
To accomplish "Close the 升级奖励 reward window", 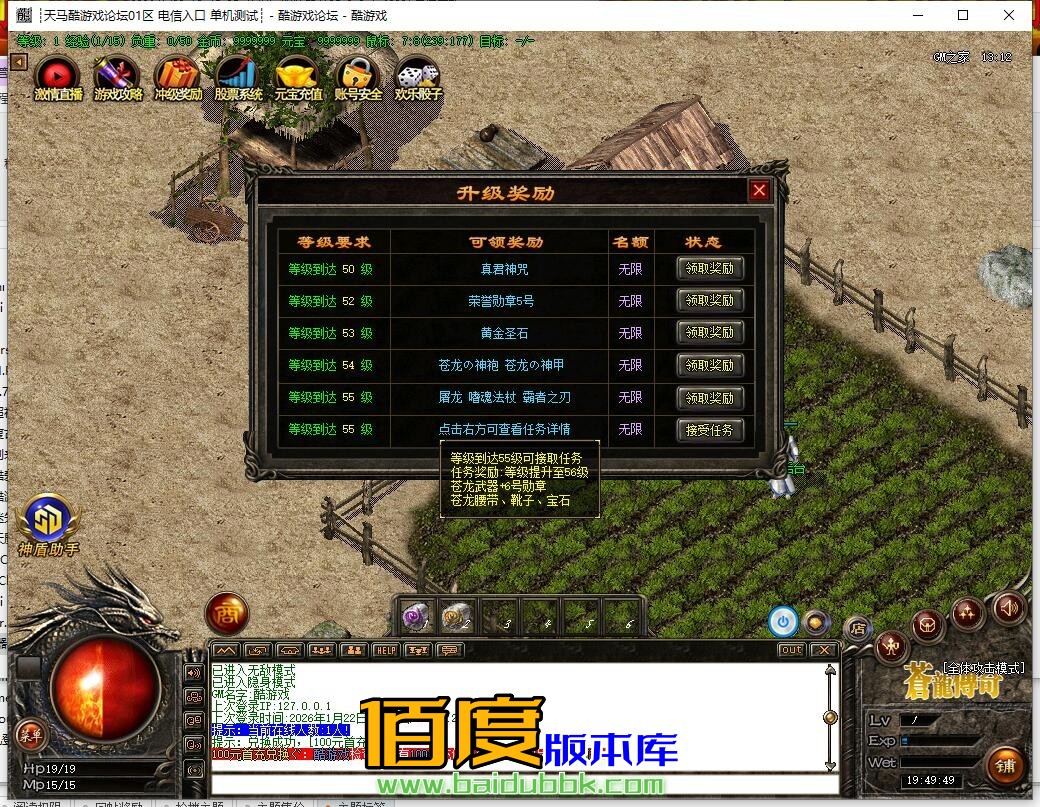I will [759, 191].
